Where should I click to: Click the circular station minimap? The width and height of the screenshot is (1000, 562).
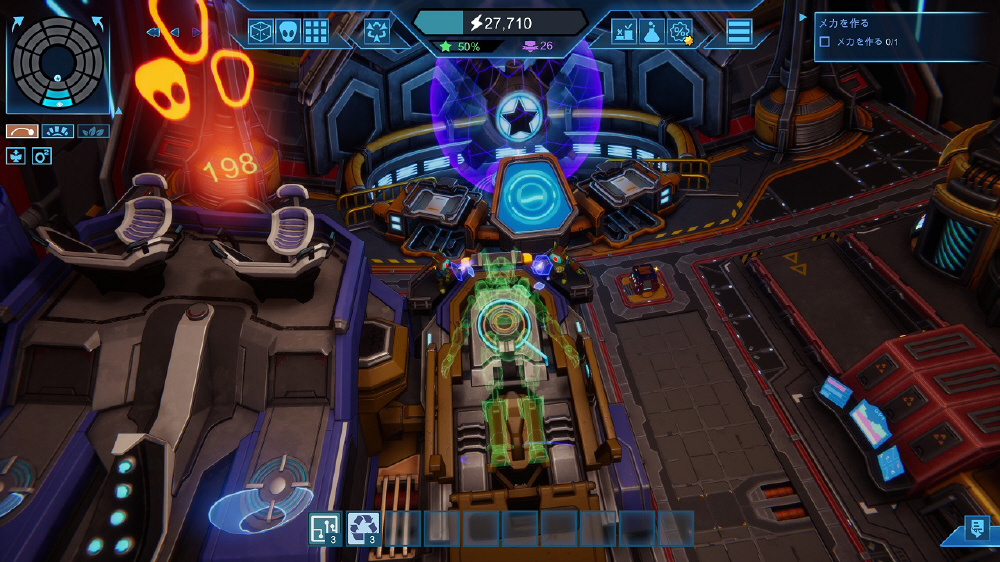pos(57,60)
